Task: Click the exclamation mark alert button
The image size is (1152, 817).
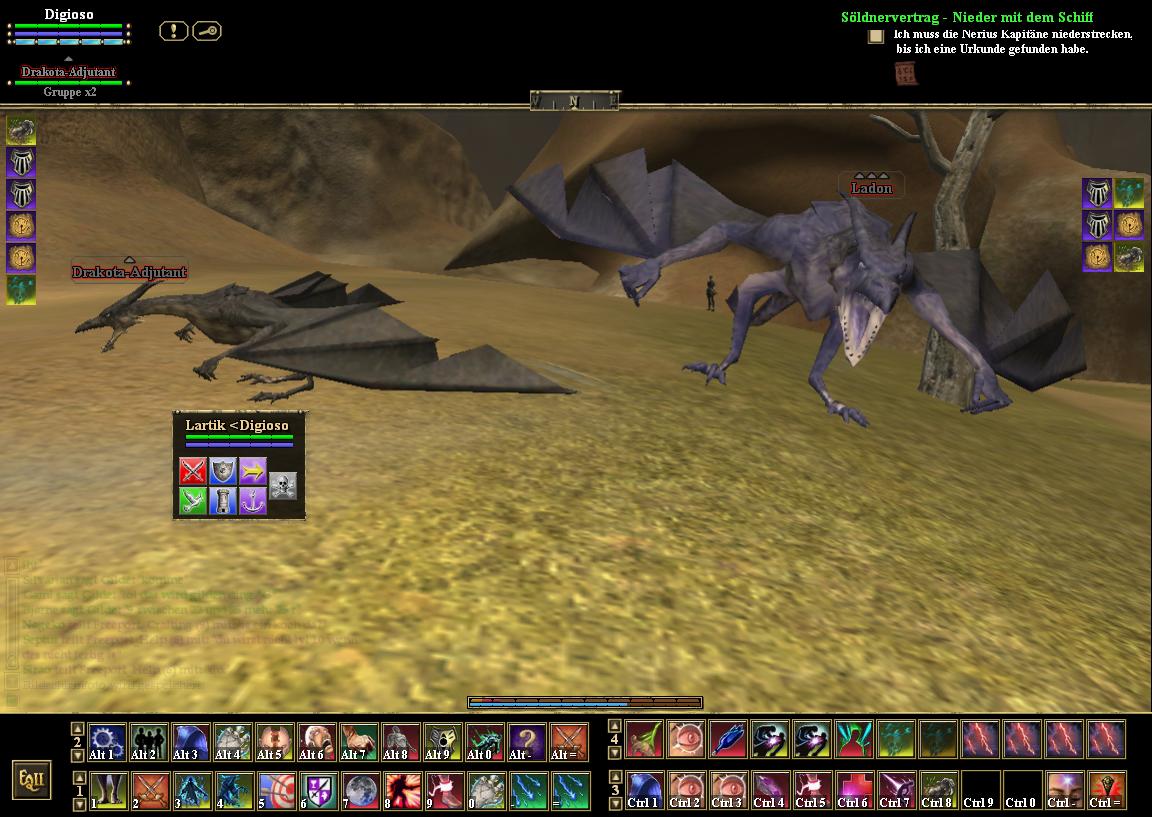Action: 173,31
